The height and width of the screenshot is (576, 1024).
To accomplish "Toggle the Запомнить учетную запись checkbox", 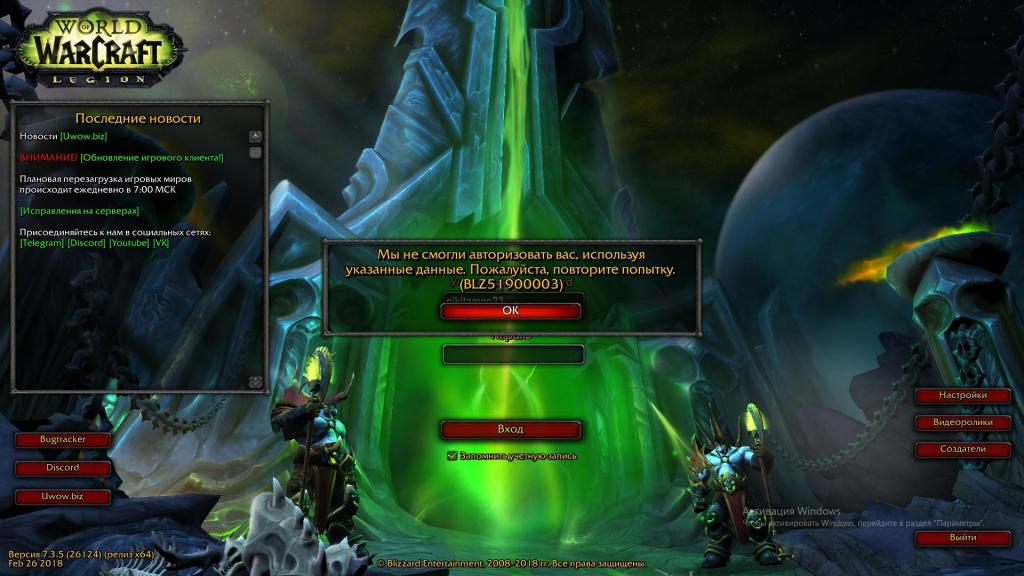I will point(452,456).
